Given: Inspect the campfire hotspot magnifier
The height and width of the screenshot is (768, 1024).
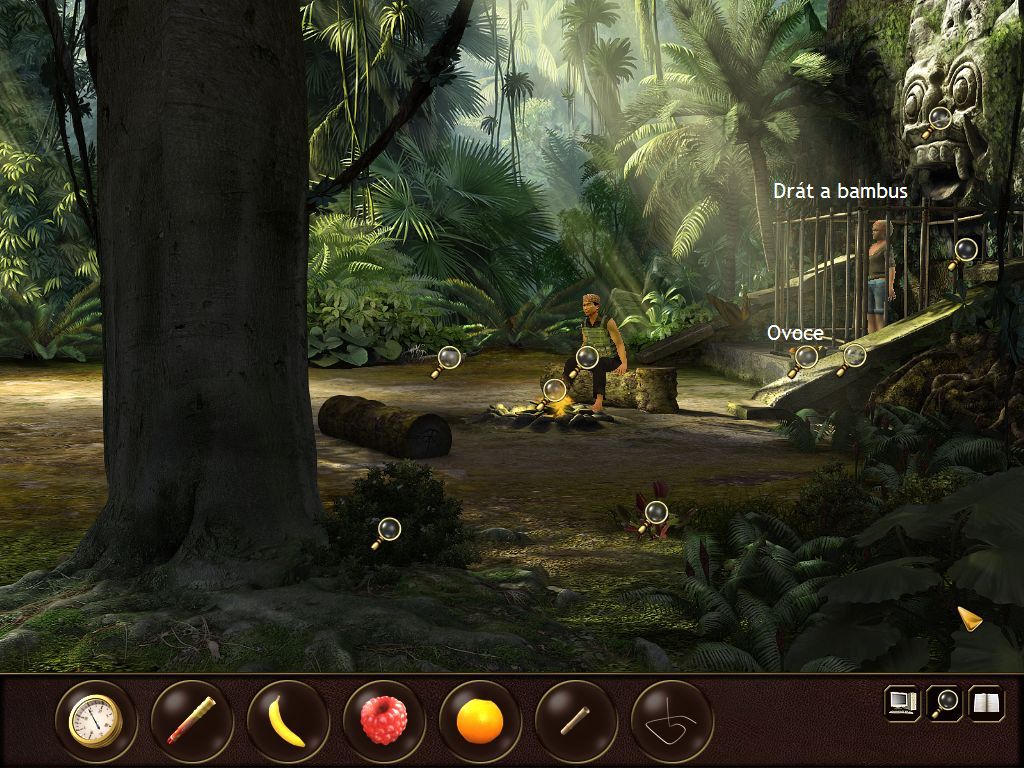Looking at the screenshot, I should pyautogui.click(x=554, y=389).
